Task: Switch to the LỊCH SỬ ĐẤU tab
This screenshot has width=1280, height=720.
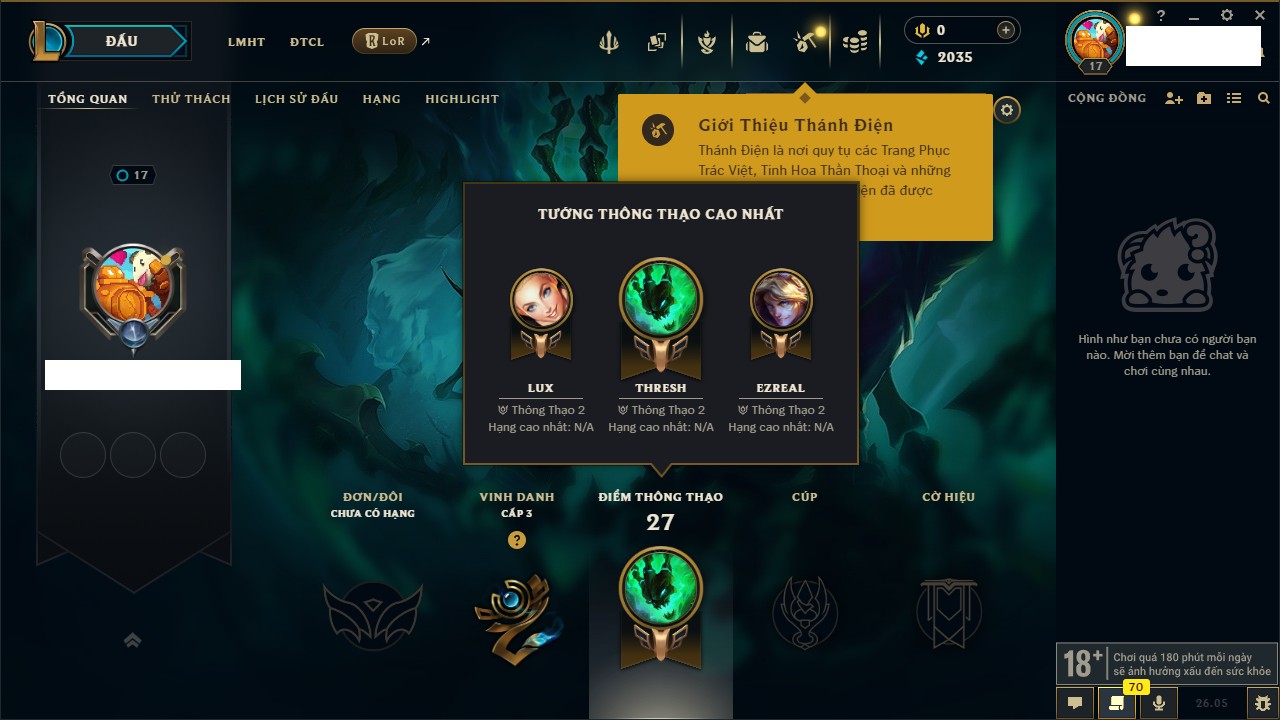Action: [x=296, y=99]
